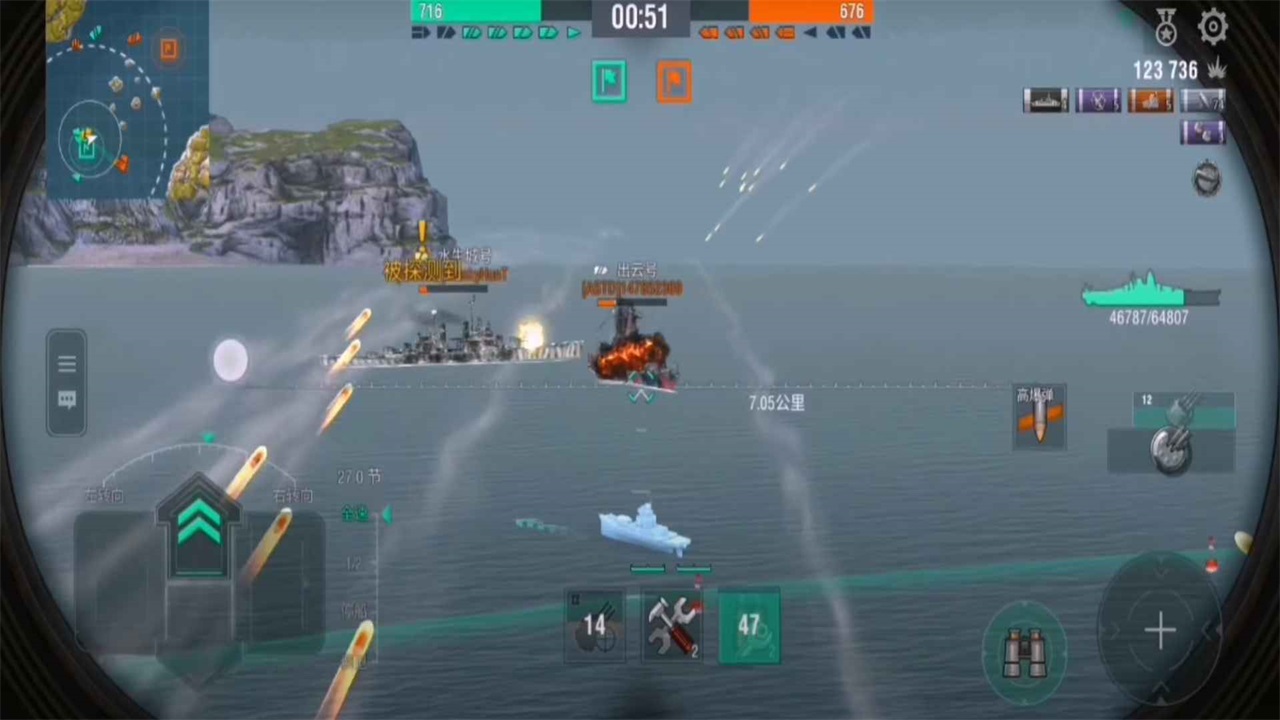The height and width of the screenshot is (720, 1280).
Task: Select the green team flag marker
Action: pyautogui.click(x=609, y=82)
